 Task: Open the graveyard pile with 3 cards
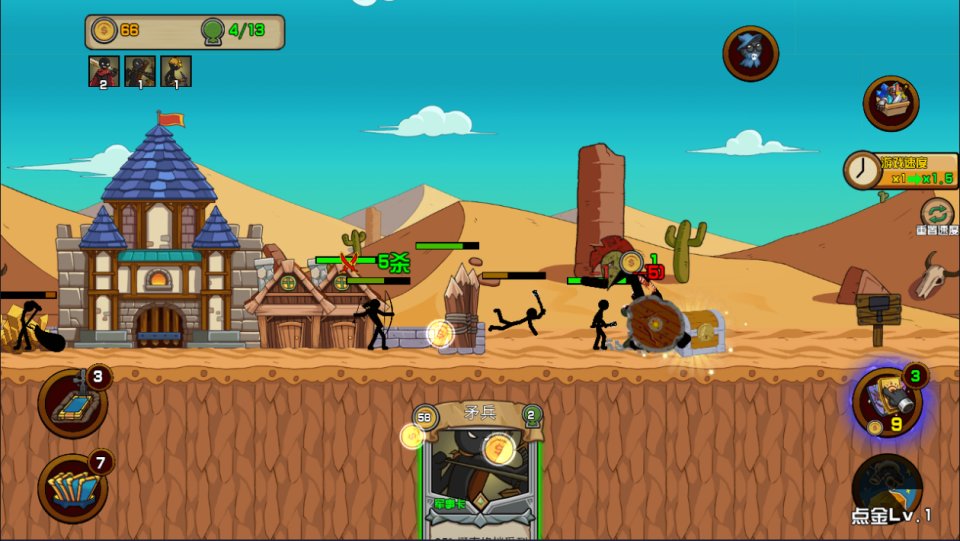coord(73,402)
